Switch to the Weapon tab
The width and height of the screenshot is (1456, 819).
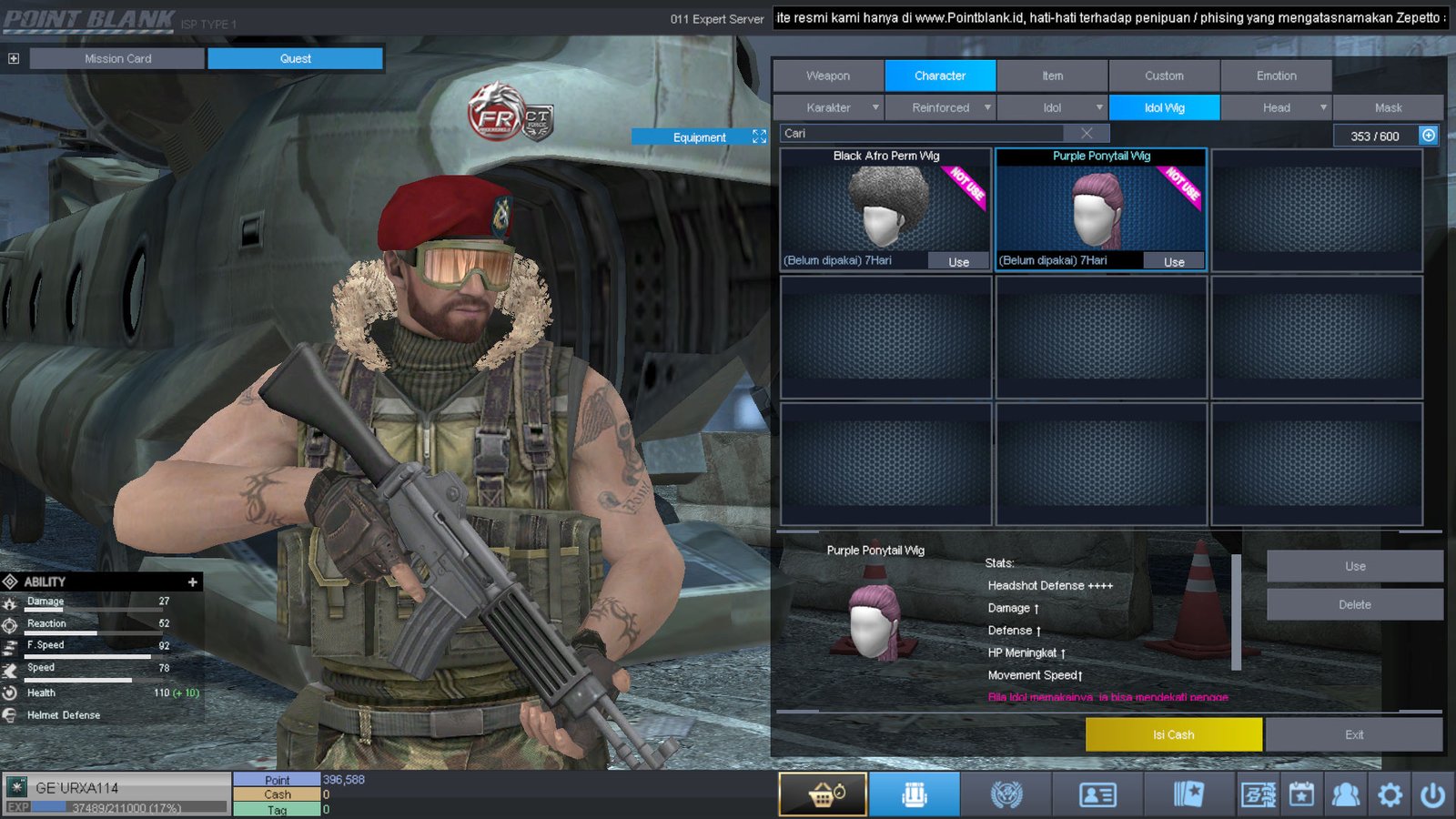pos(828,76)
